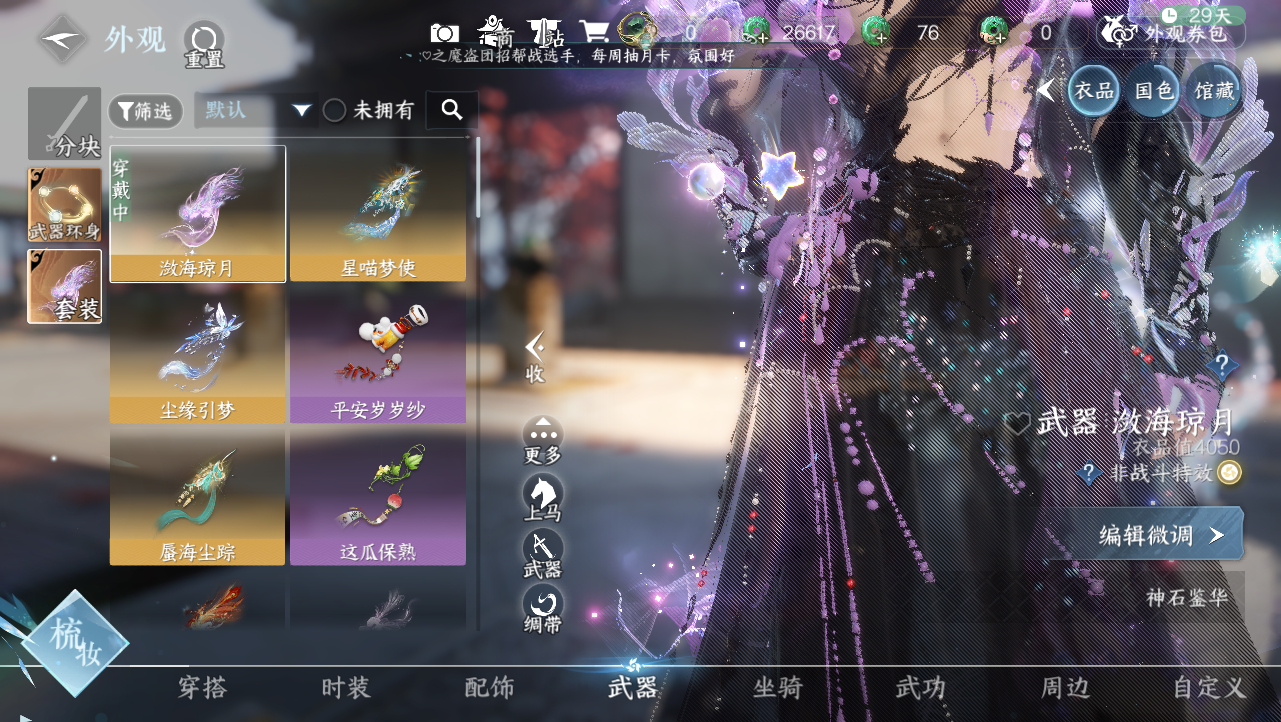The image size is (1281, 722).
Task: Open 编辑微调 fine-tune editor
Action: pos(1160,535)
